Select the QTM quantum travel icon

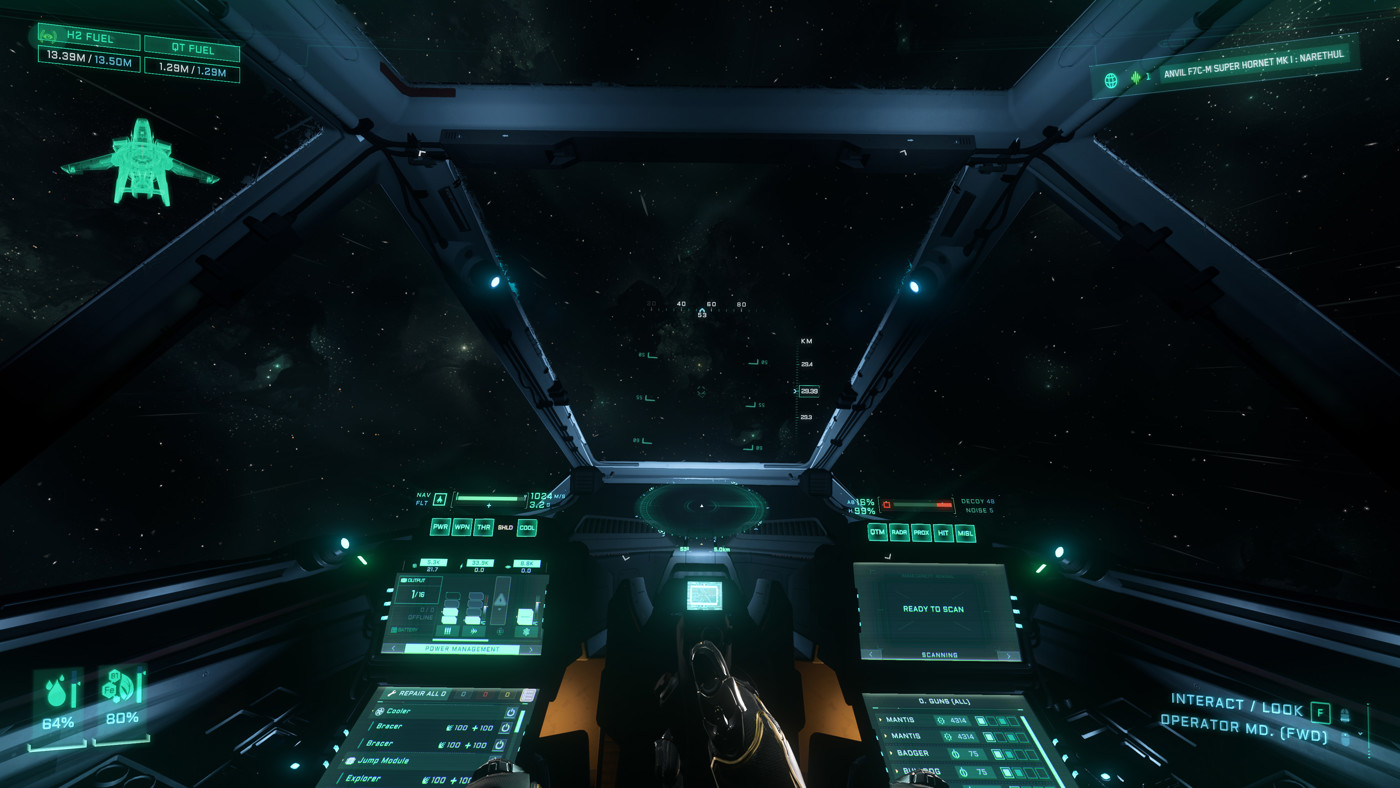[878, 532]
